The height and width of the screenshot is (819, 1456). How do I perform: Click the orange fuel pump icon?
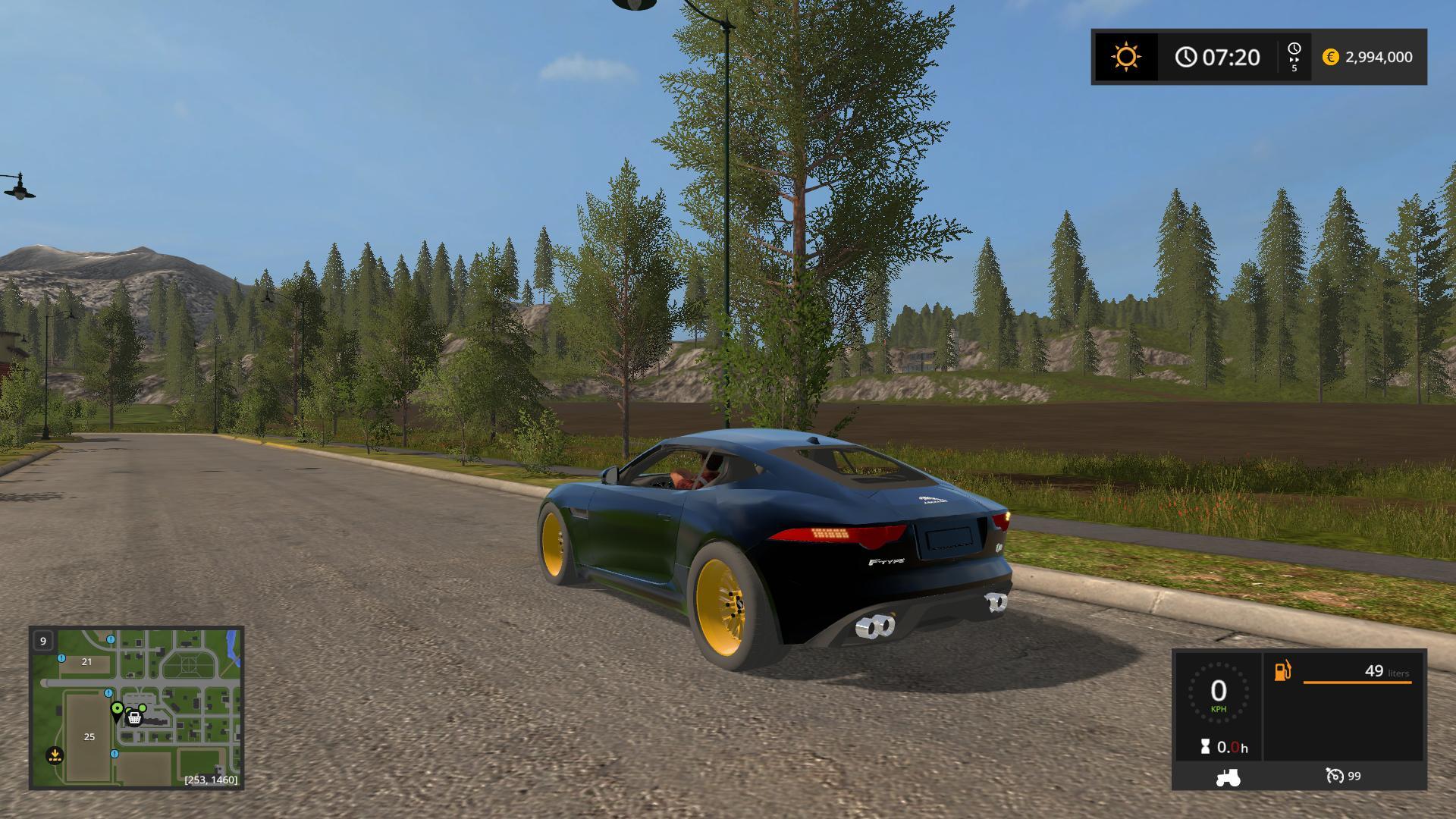[x=1282, y=671]
